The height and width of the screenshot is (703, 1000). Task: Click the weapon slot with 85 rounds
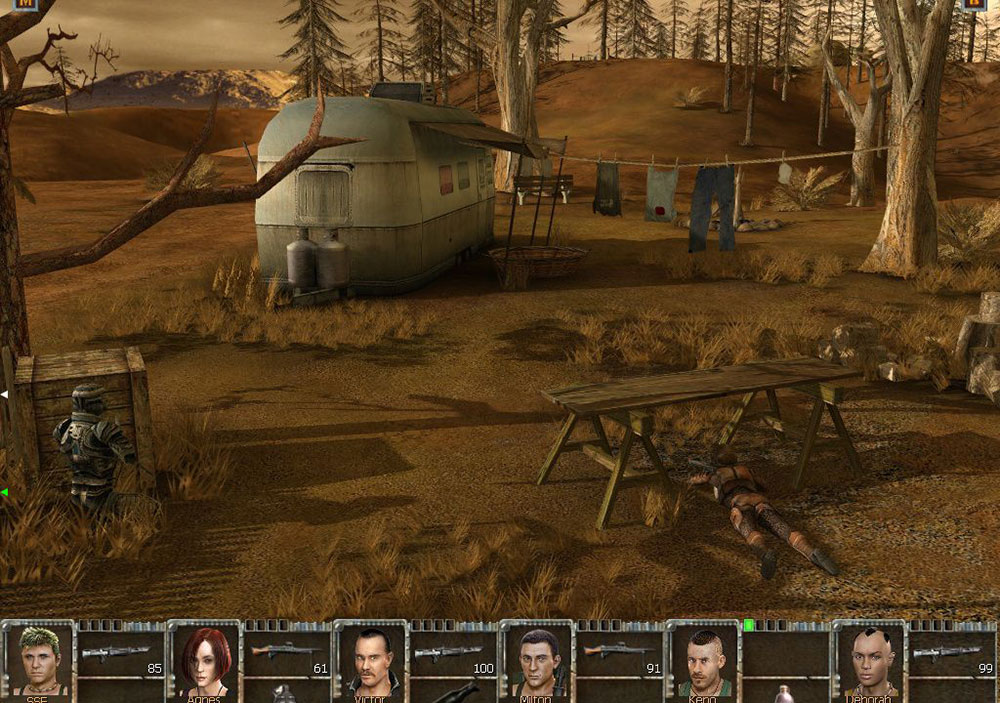click(121, 655)
